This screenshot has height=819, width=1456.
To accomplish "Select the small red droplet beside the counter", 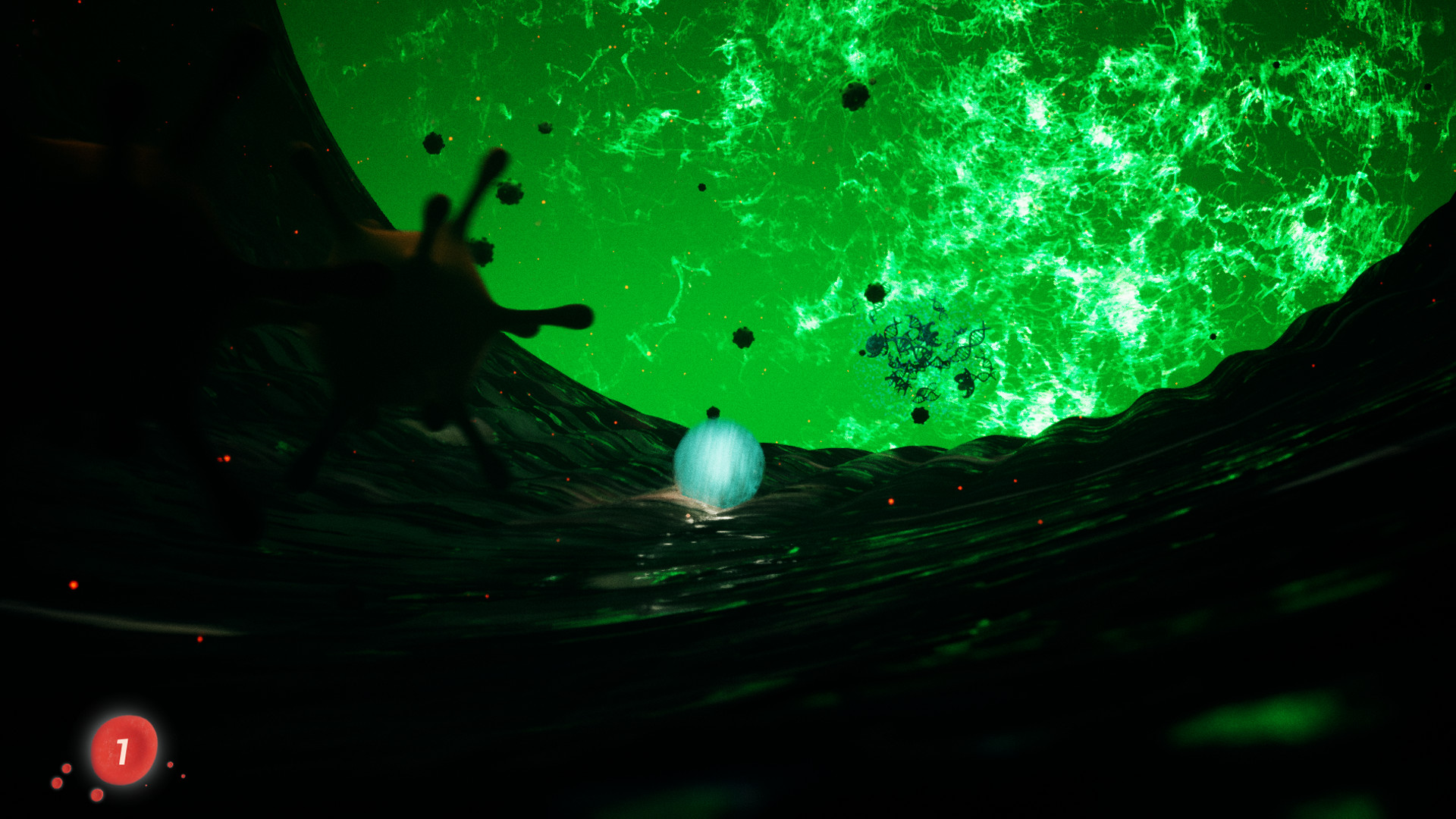I will (x=67, y=768).
